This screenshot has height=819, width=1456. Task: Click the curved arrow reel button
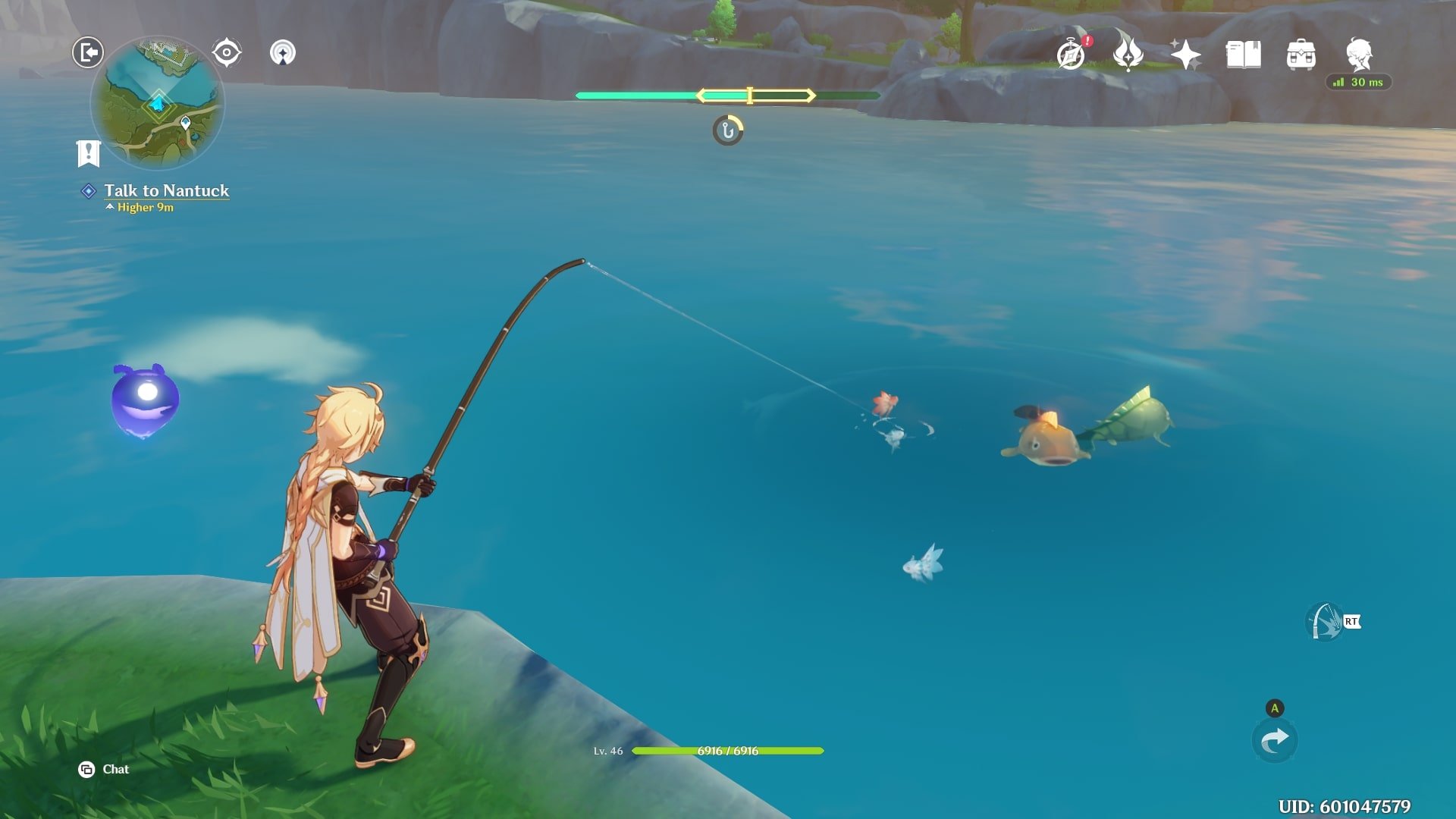(1275, 740)
